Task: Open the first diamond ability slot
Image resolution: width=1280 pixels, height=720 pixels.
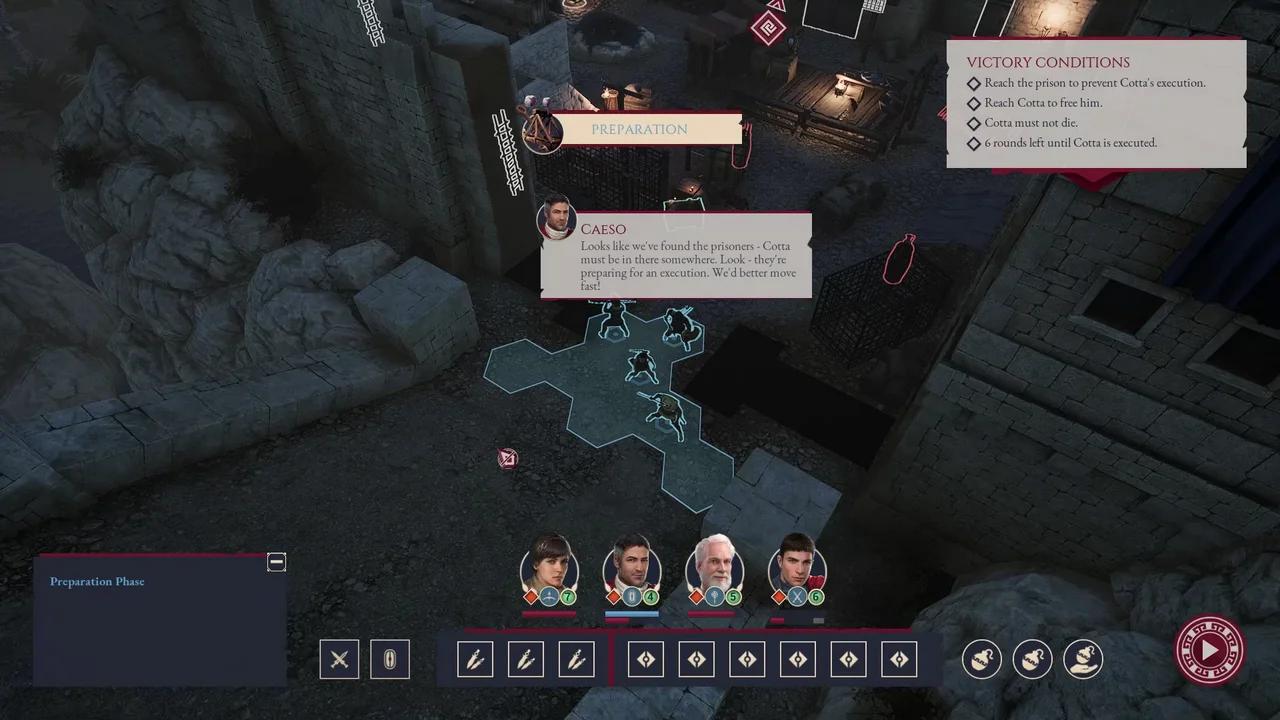Action: [645, 659]
